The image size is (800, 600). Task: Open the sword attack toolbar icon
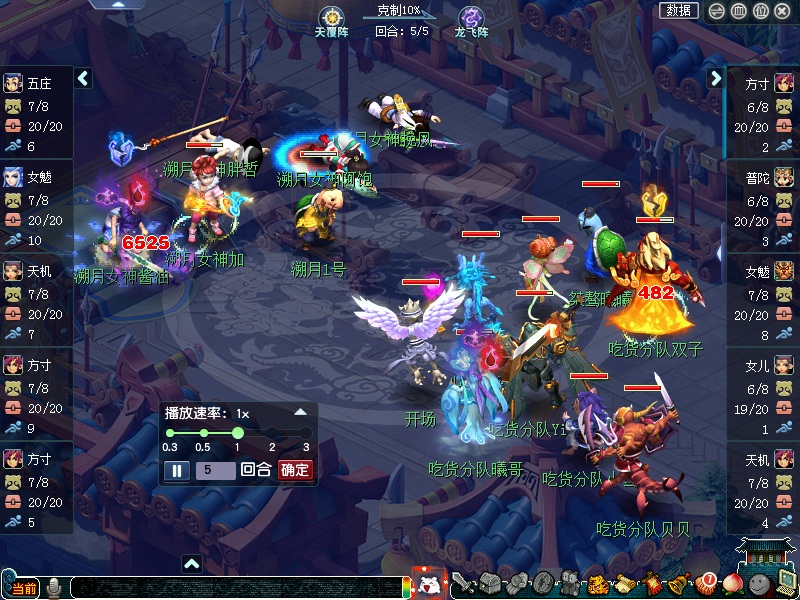461,583
